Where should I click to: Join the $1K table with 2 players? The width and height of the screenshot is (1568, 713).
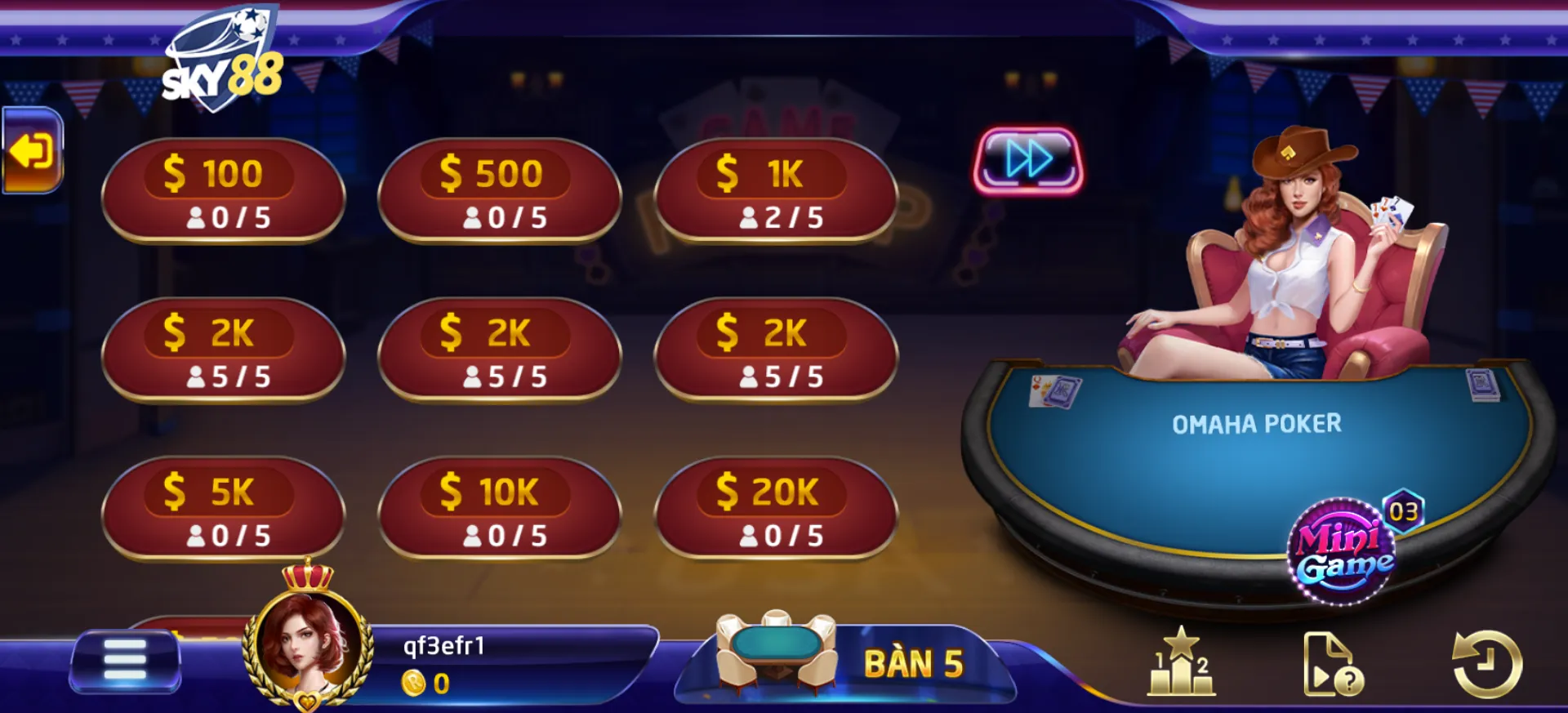pos(777,192)
